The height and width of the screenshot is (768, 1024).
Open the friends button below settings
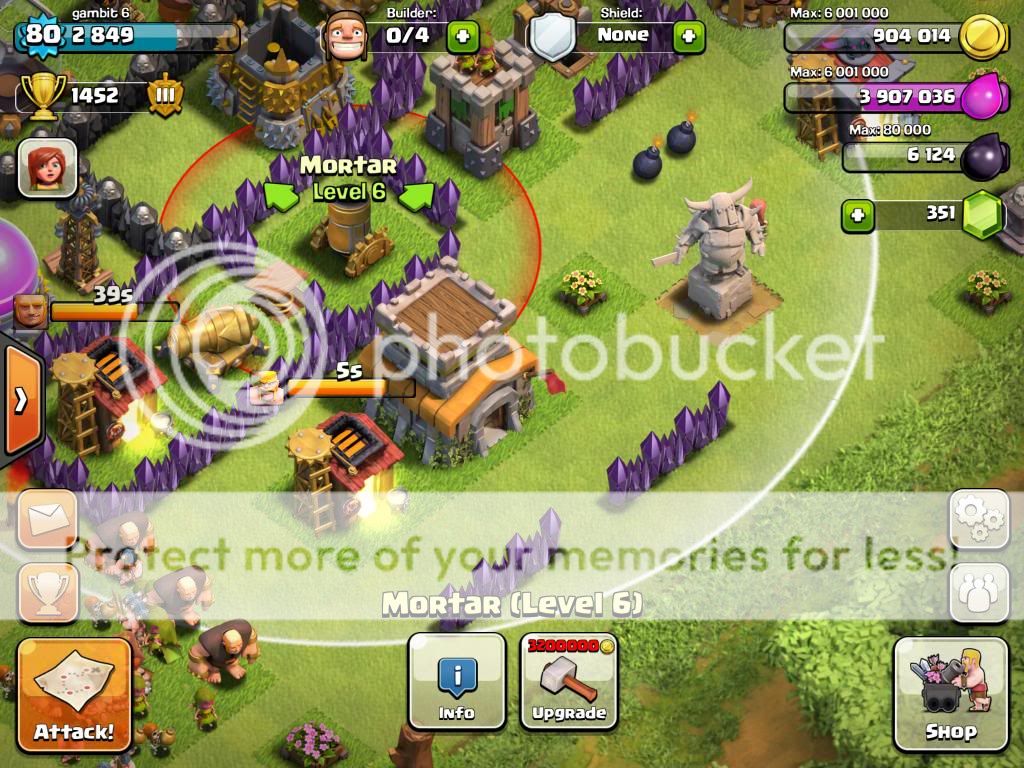(x=978, y=592)
